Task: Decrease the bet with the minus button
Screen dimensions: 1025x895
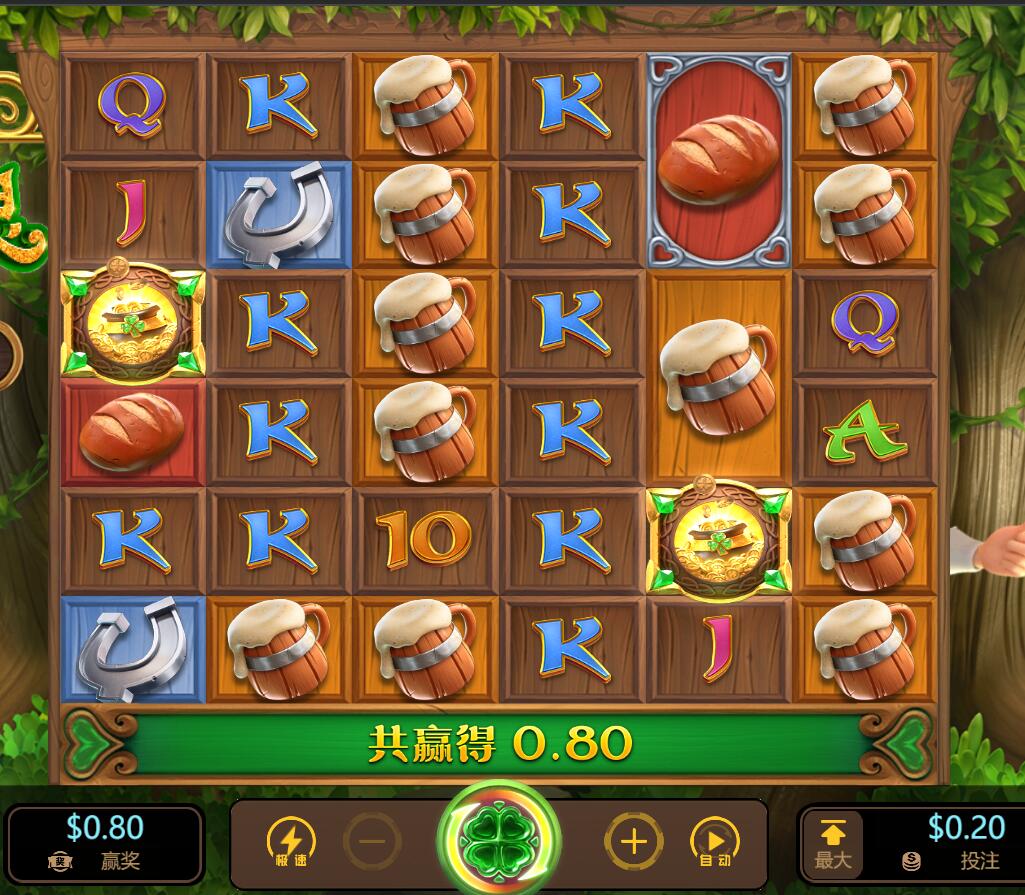Action: [x=372, y=841]
